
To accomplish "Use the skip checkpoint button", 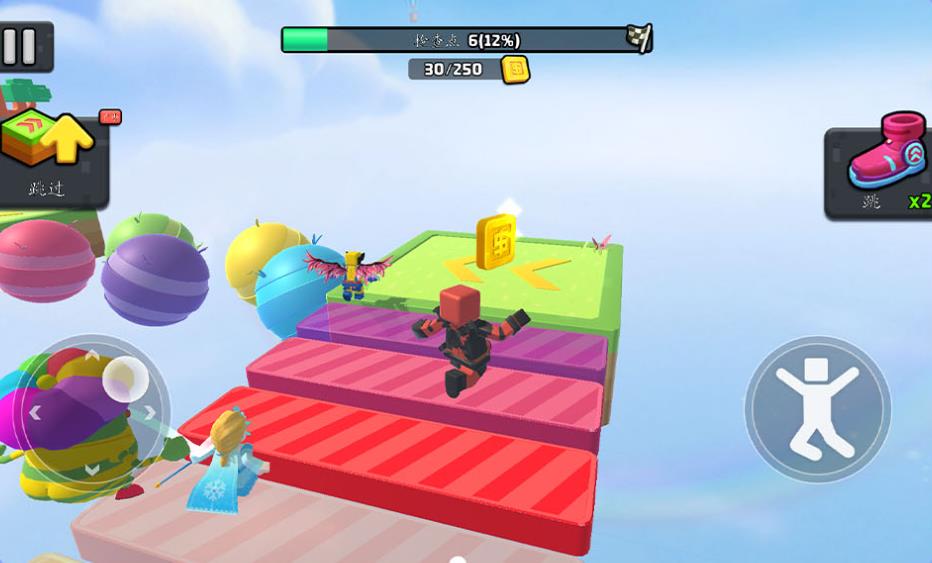I will click(50, 155).
